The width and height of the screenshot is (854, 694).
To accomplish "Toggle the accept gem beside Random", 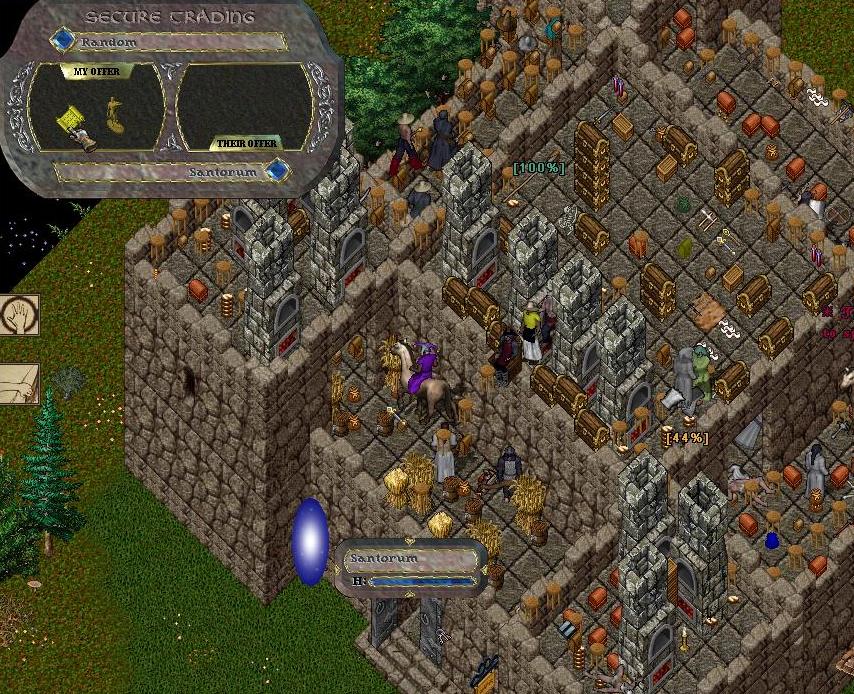I will (64, 41).
